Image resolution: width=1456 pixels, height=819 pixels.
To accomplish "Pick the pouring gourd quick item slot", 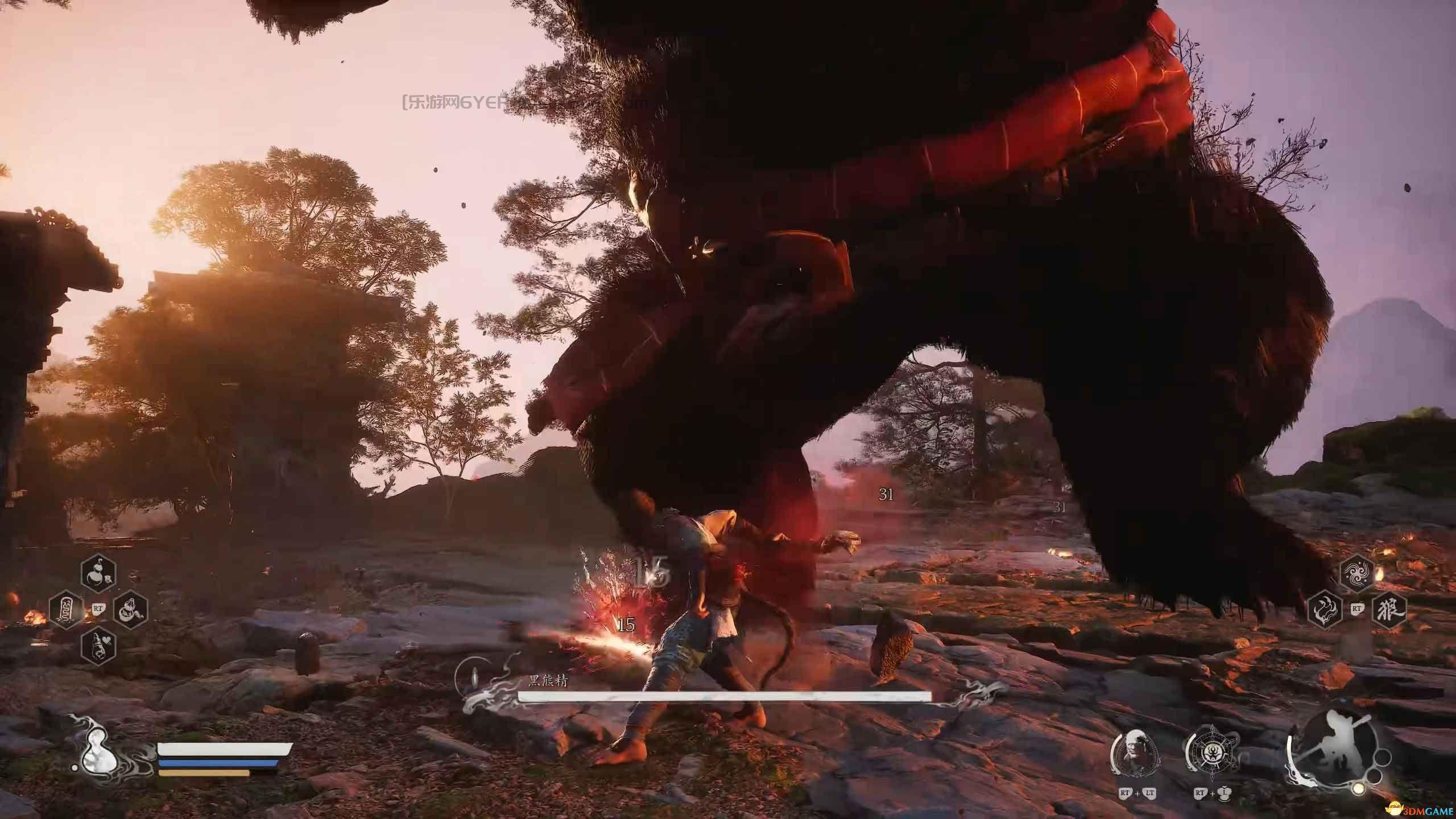I will tap(131, 610).
